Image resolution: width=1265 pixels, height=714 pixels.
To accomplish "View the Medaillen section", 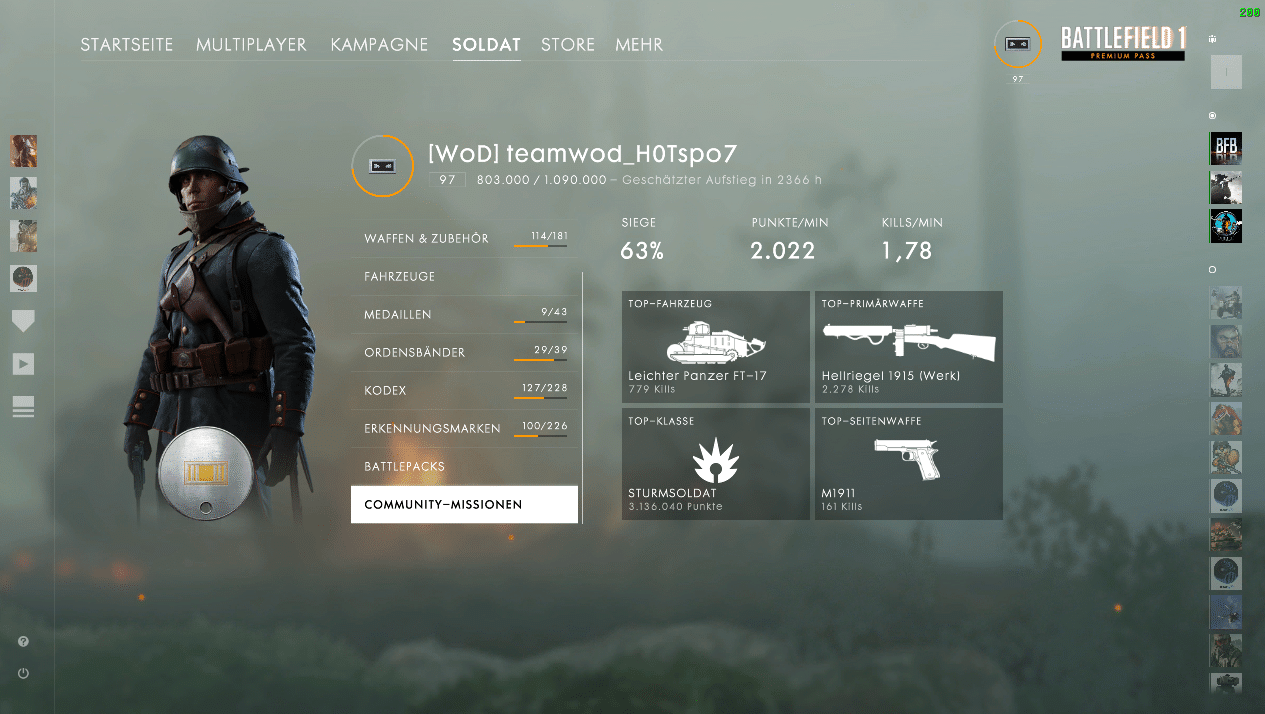I will (x=465, y=315).
